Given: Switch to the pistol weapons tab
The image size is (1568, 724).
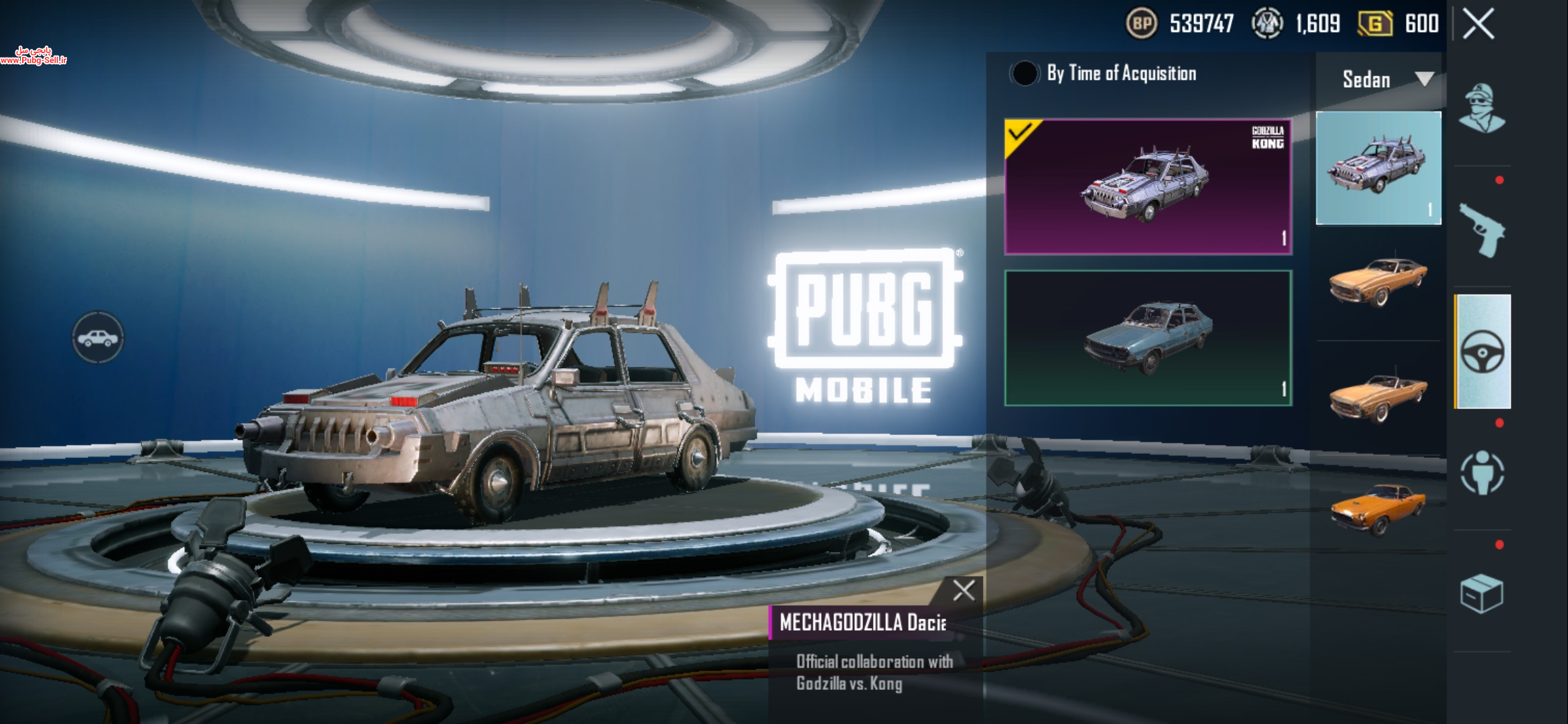Looking at the screenshot, I should click(1482, 230).
